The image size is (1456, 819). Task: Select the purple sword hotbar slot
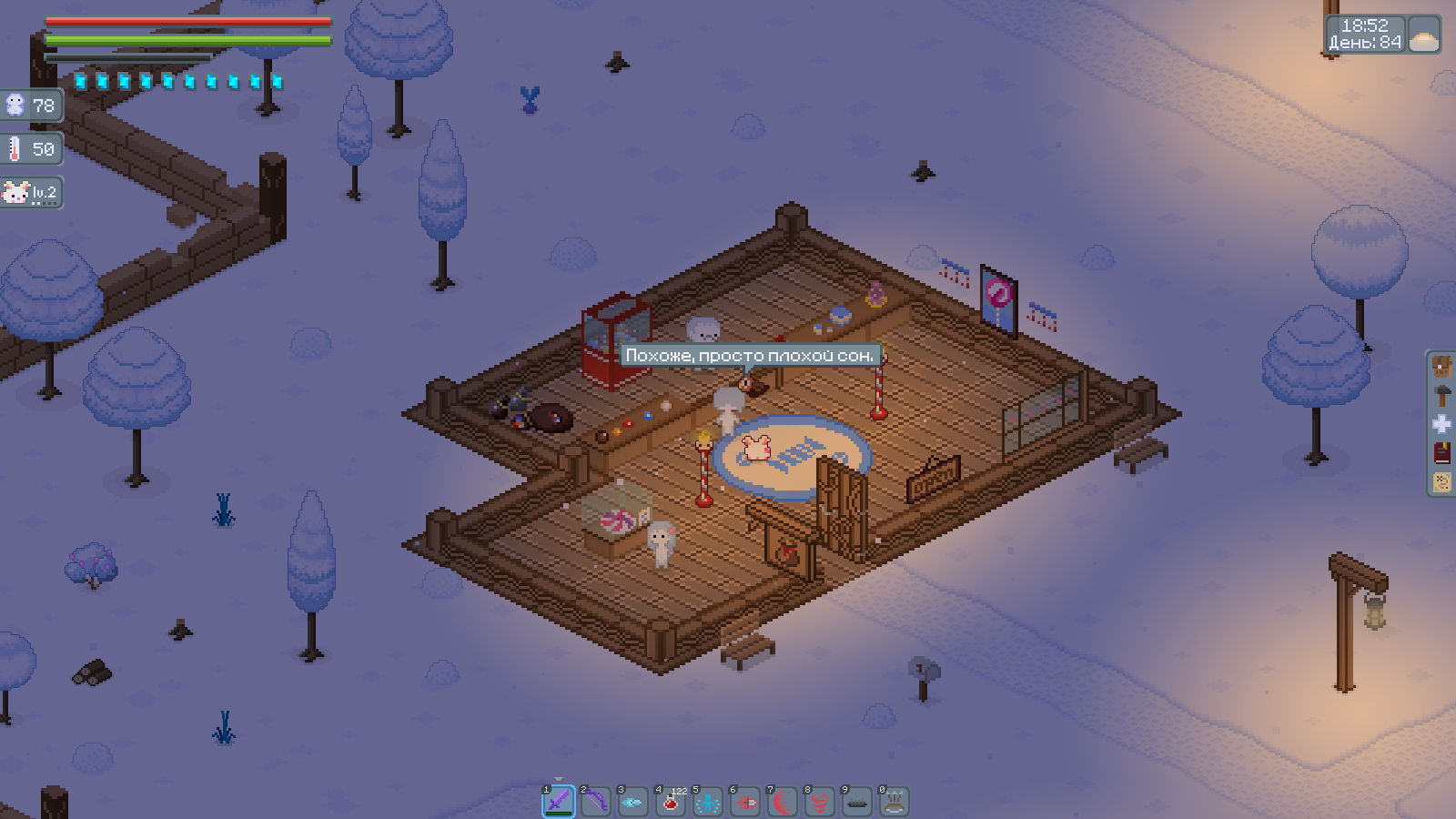click(x=559, y=802)
